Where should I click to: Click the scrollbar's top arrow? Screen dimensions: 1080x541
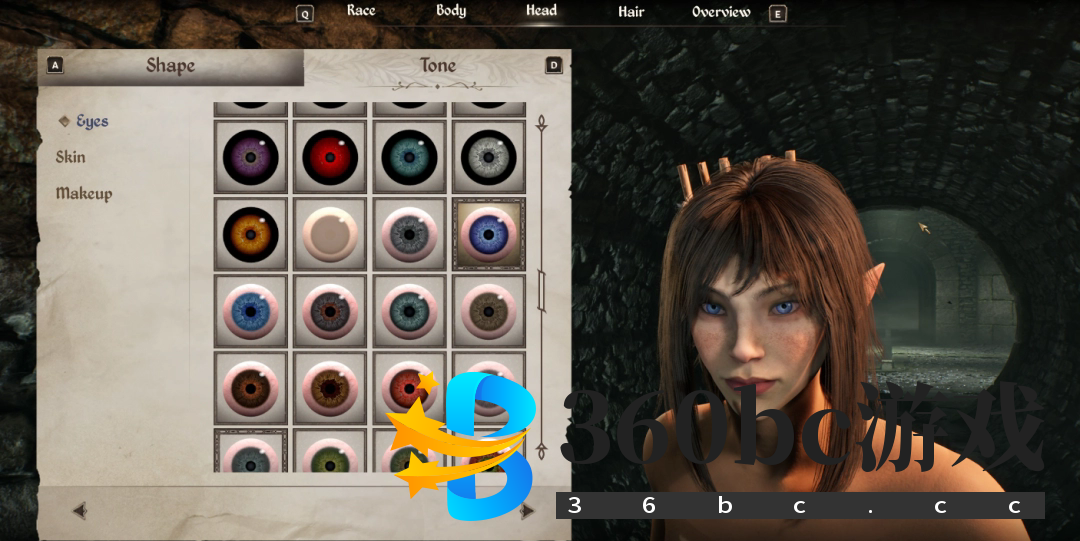(x=541, y=124)
